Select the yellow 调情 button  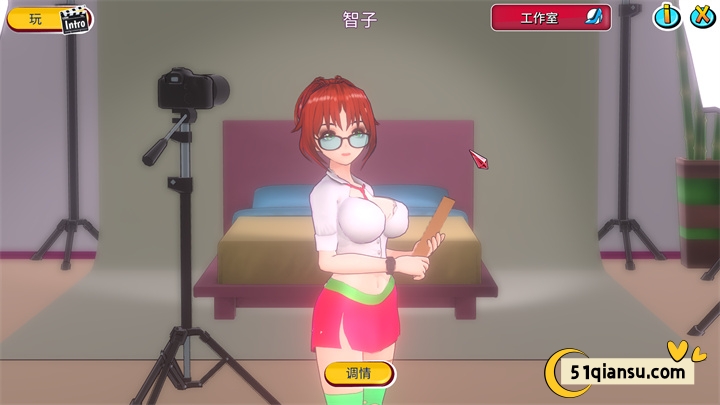(x=359, y=374)
